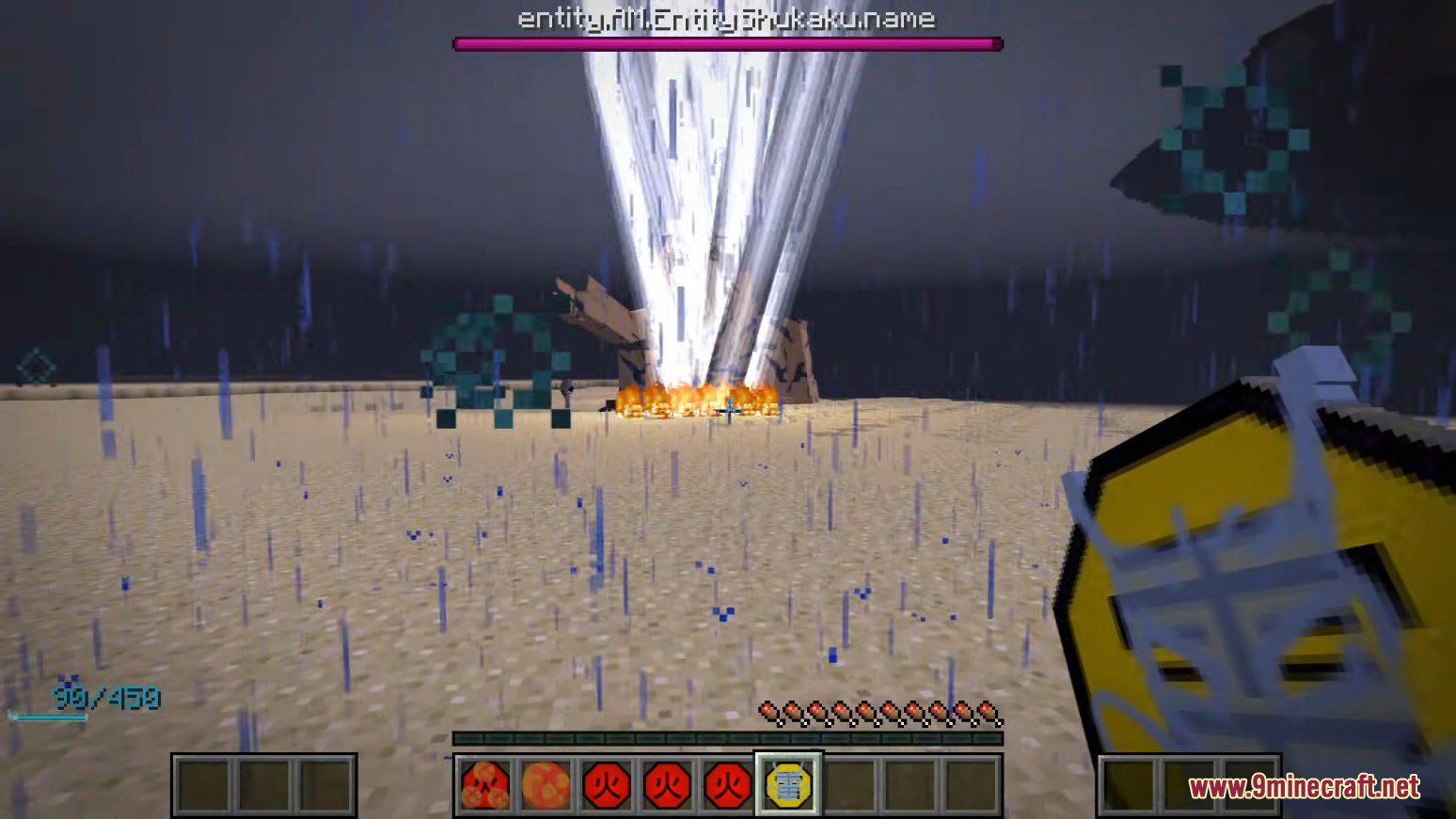This screenshot has width=1456, height=819.
Task: Click the pink Shukaku boss health bar
Action: click(724, 42)
